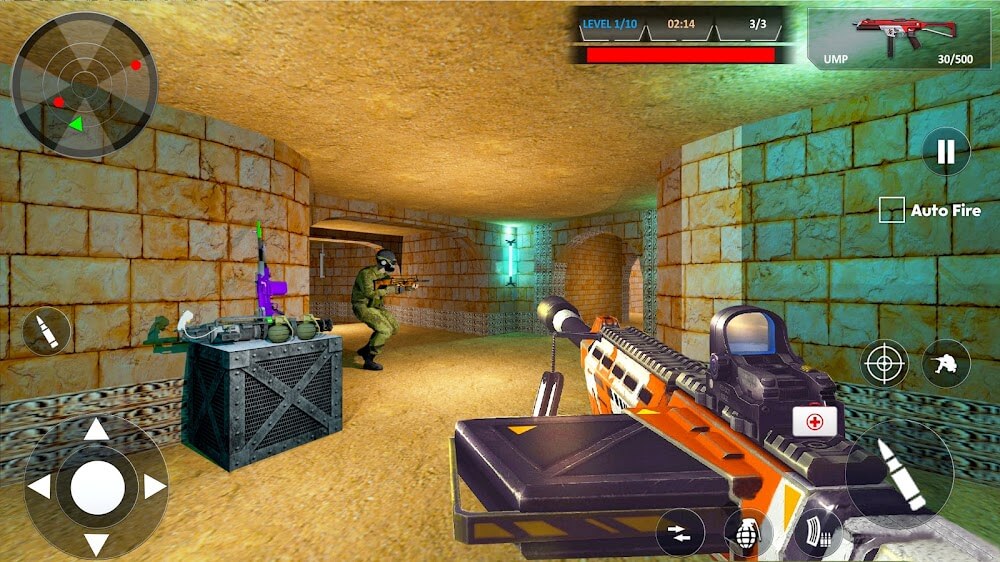This screenshot has width=1000, height=562.
Task: Move forward with the up arrow
Action: 96,430
